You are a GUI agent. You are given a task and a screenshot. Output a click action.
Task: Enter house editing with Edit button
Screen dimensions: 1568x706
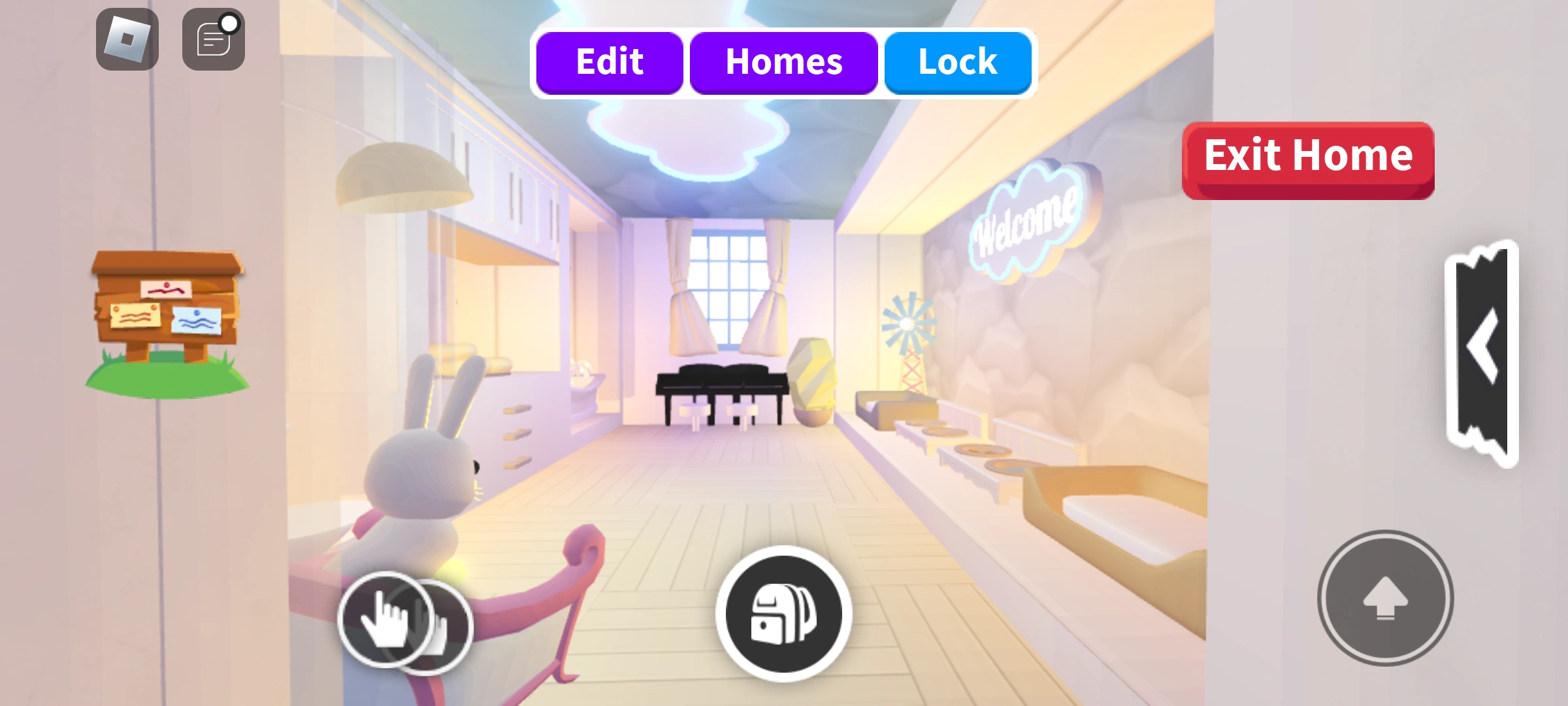(x=609, y=61)
